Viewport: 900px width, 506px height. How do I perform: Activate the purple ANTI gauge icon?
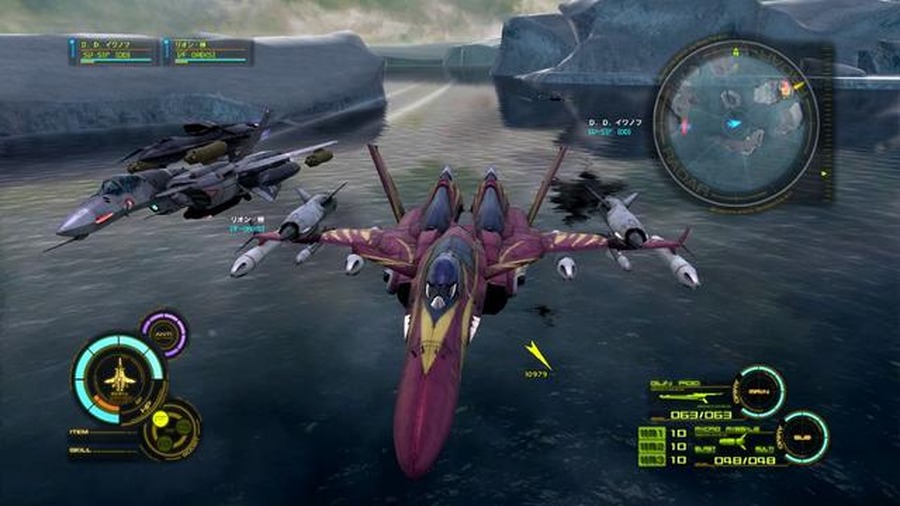163,334
